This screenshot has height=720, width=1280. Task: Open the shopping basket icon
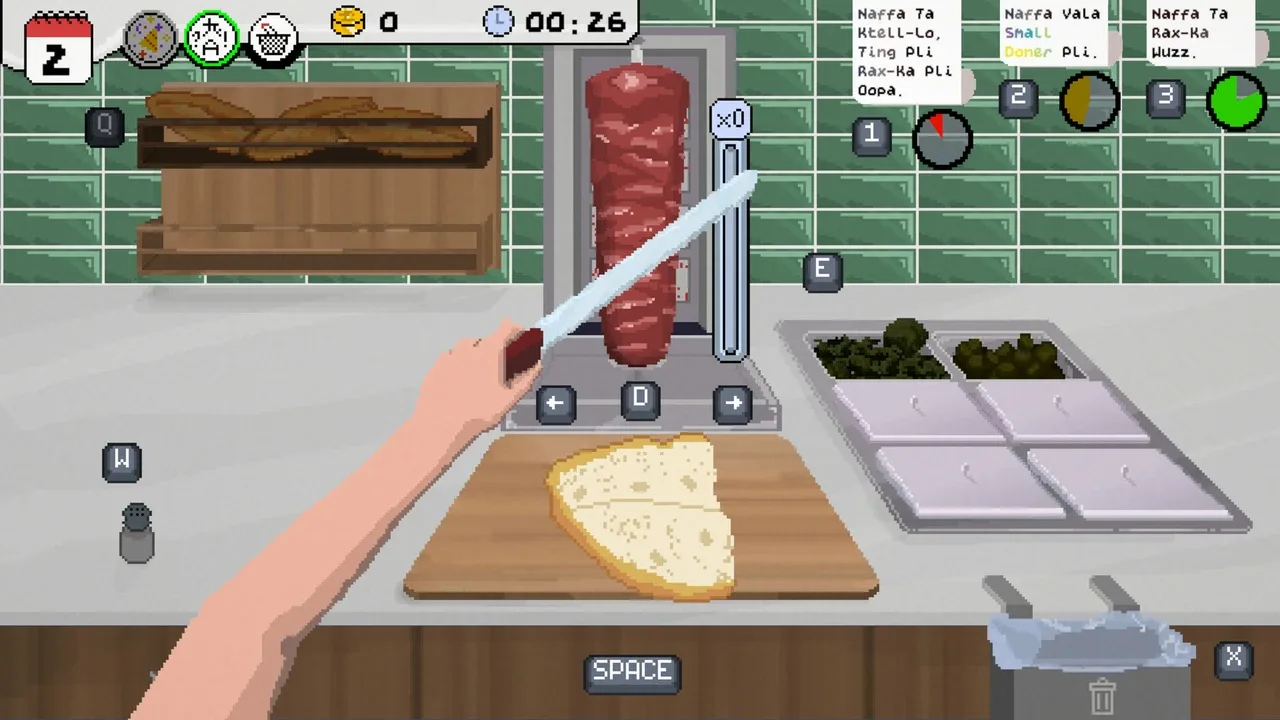click(x=273, y=41)
